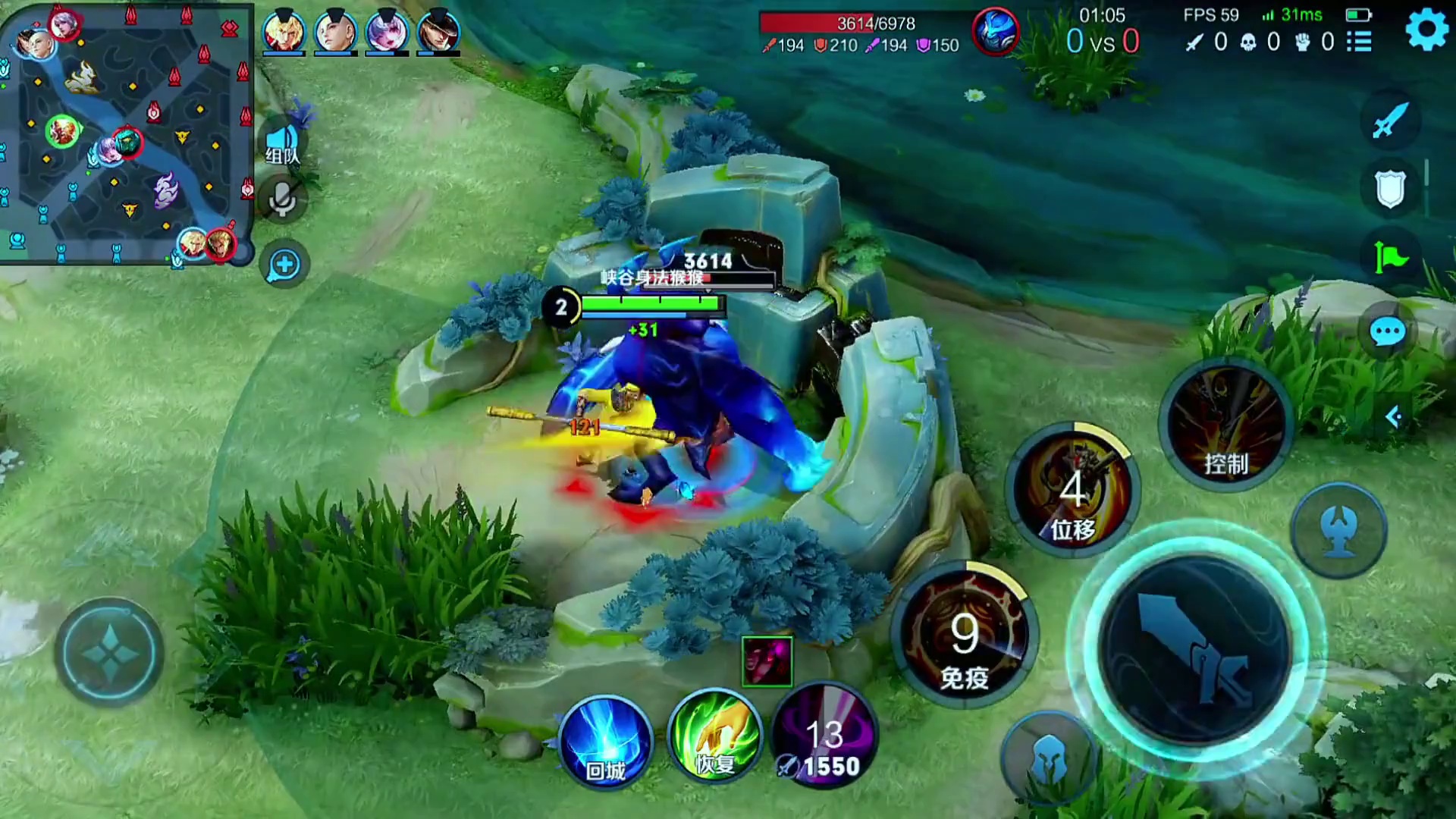Send the attack sword signal

[x=1390, y=121]
